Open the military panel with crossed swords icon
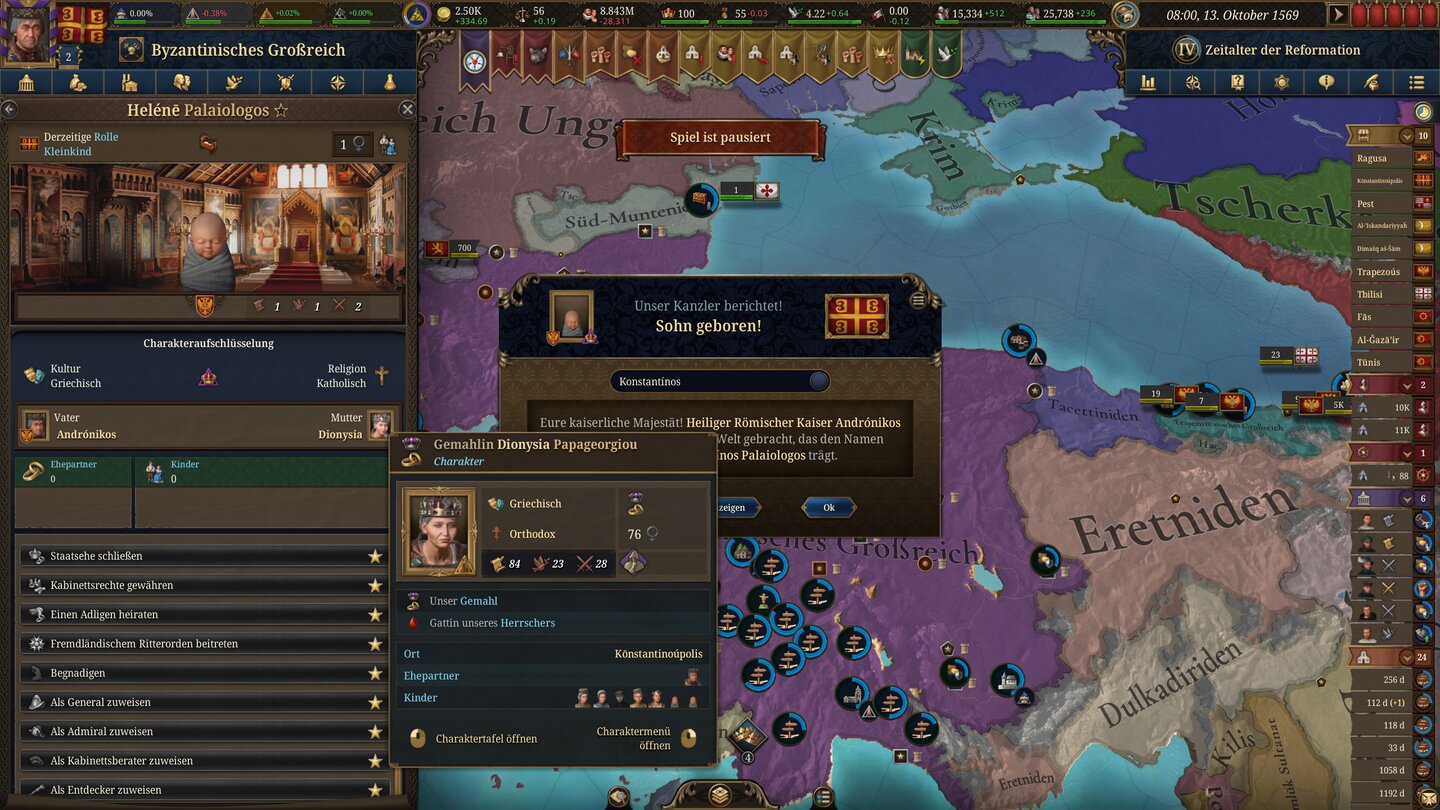 click(284, 82)
